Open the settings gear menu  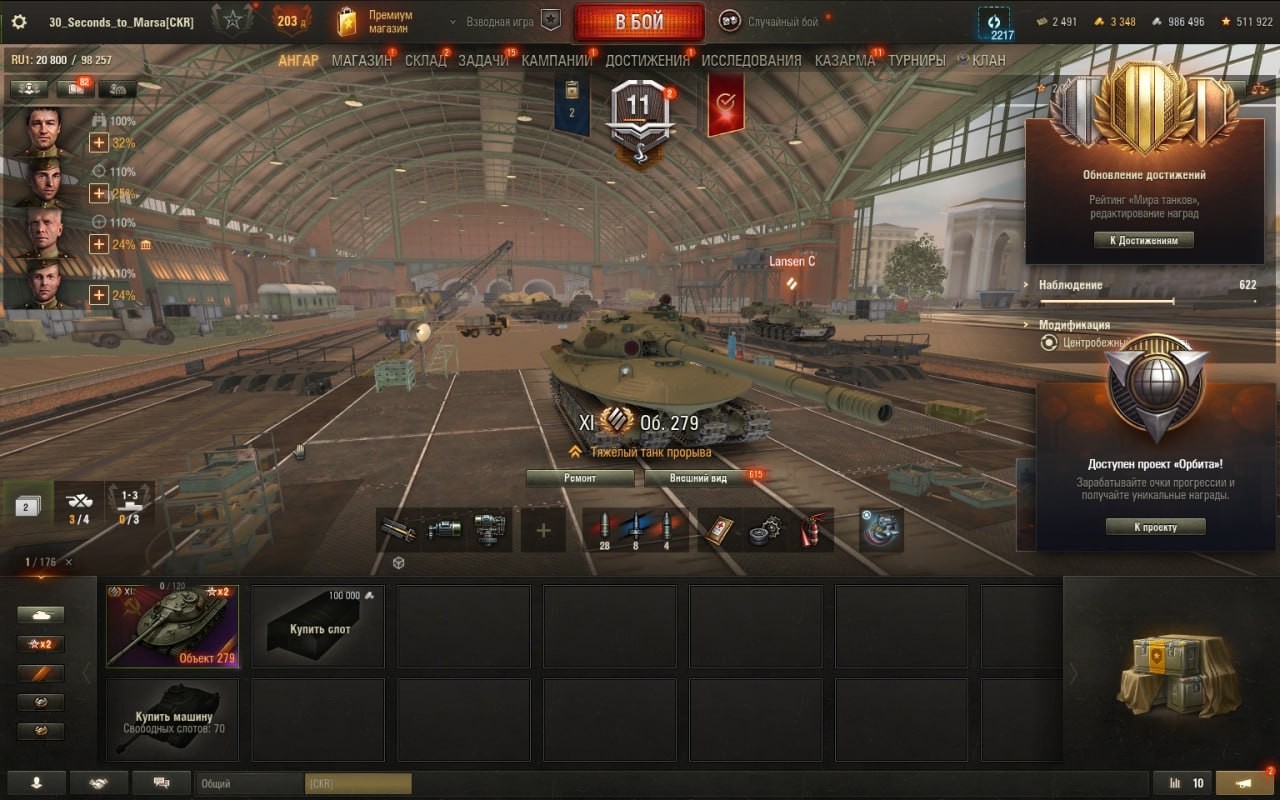point(19,22)
